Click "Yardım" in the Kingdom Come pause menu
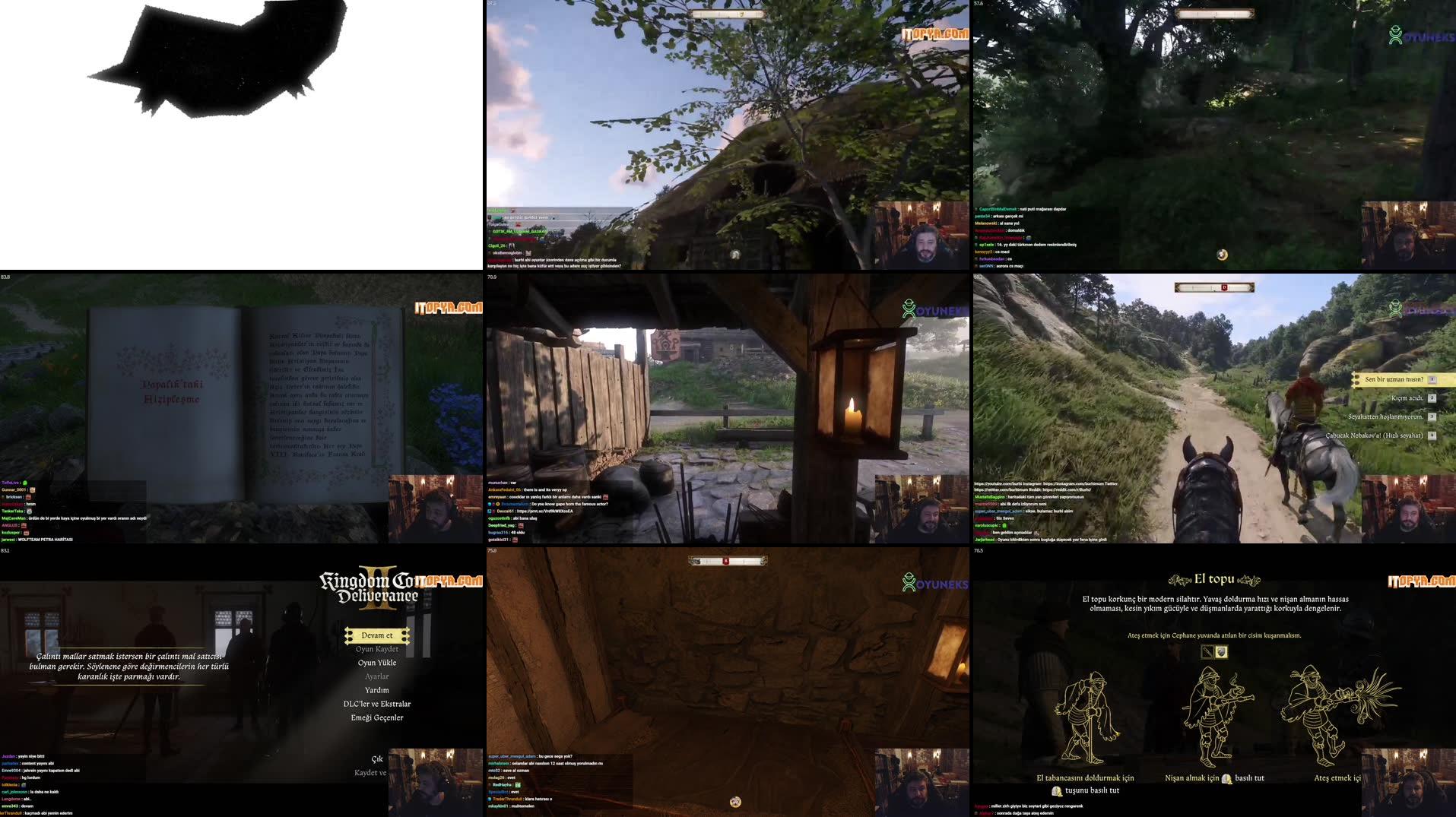The width and height of the screenshot is (1456, 817). coord(378,689)
